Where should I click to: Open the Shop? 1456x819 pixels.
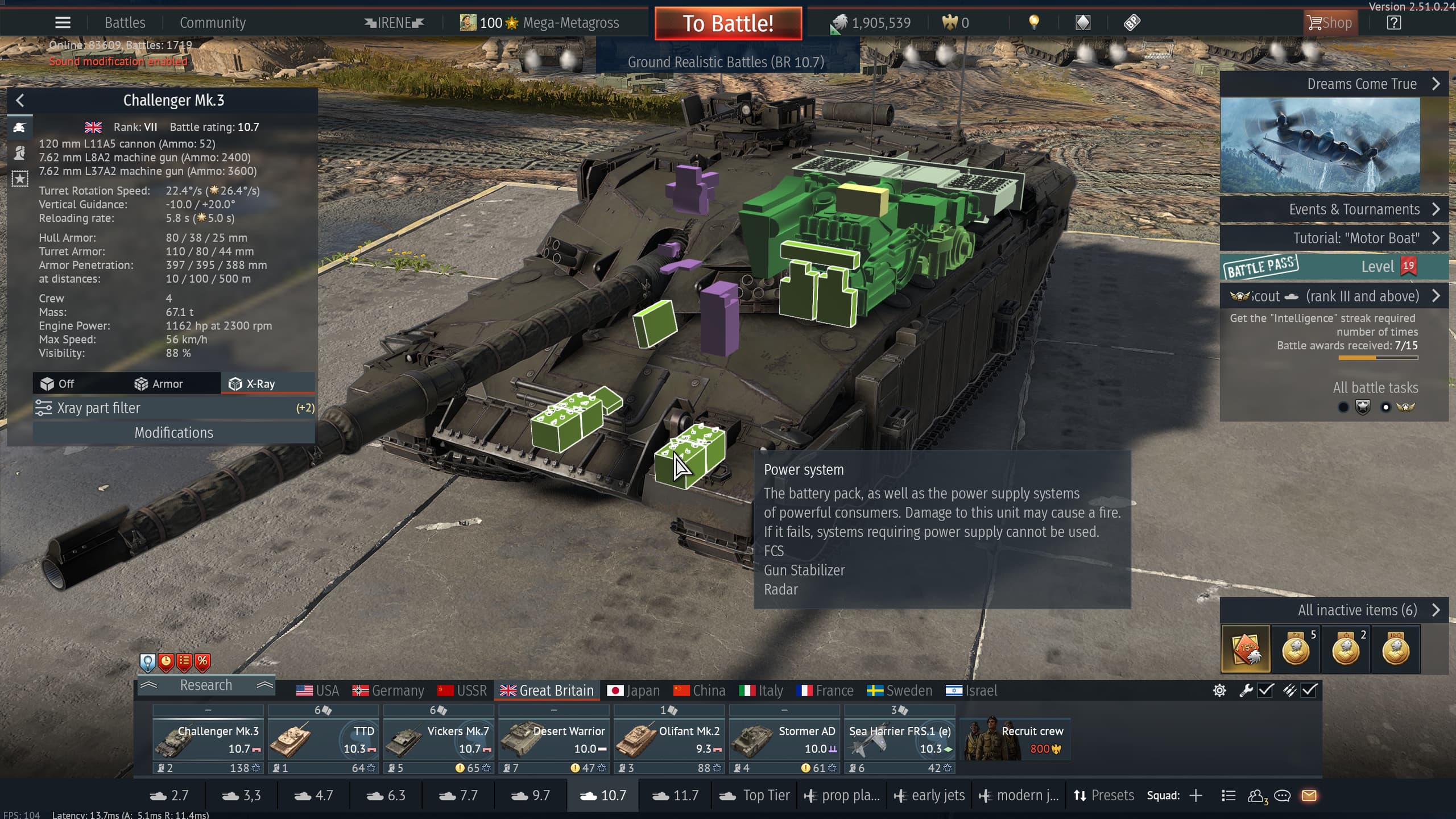tap(1330, 23)
